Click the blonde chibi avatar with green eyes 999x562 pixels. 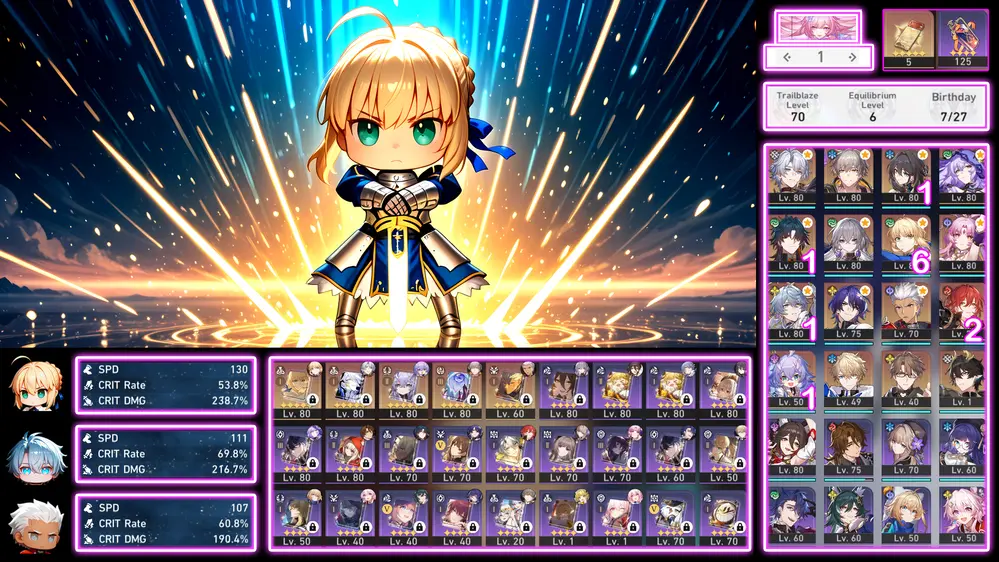click(37, 385)
